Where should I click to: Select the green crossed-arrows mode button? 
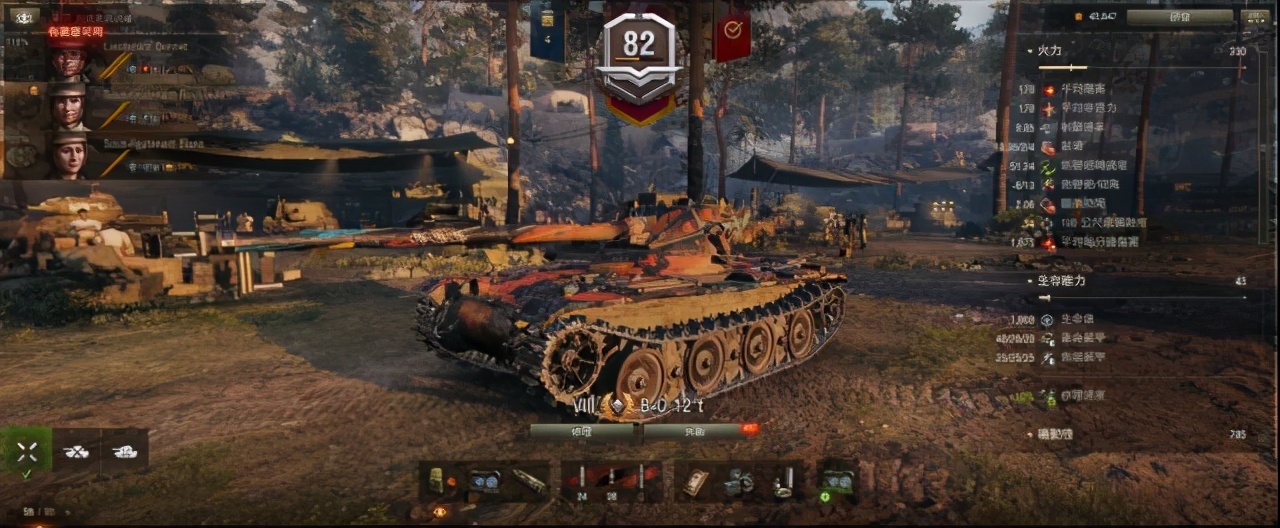pyautogui.click(x=27, y=451)
